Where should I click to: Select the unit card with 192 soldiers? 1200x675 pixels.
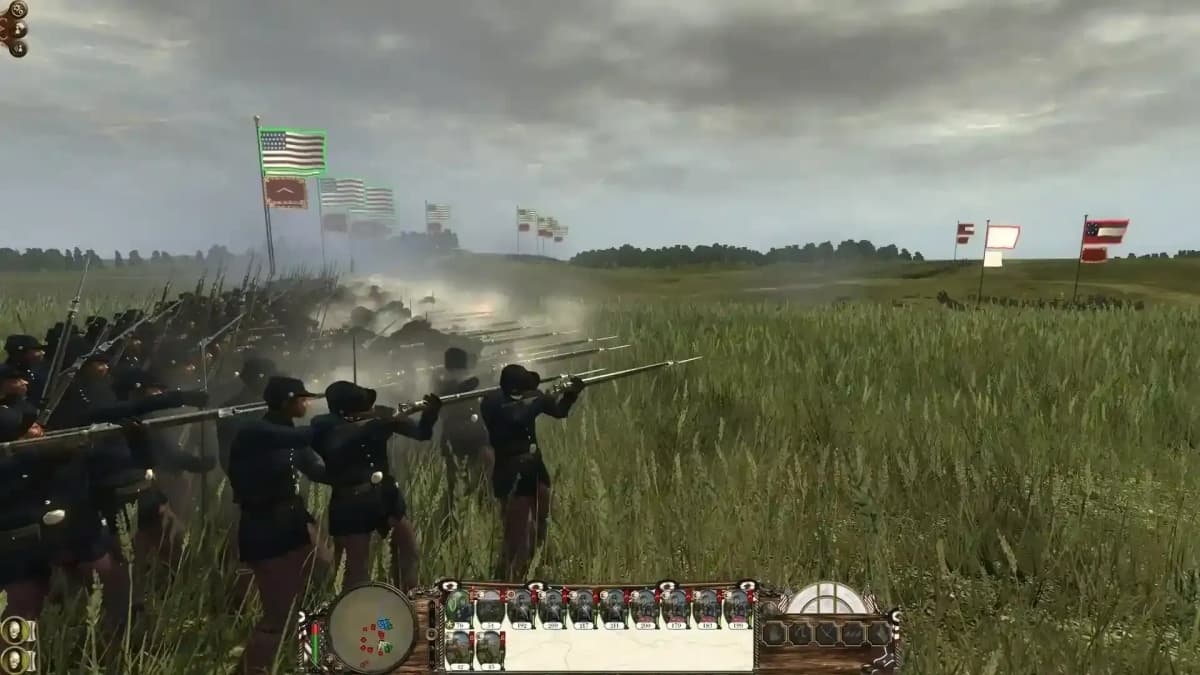pyautogui.click(x=521, y=609)
